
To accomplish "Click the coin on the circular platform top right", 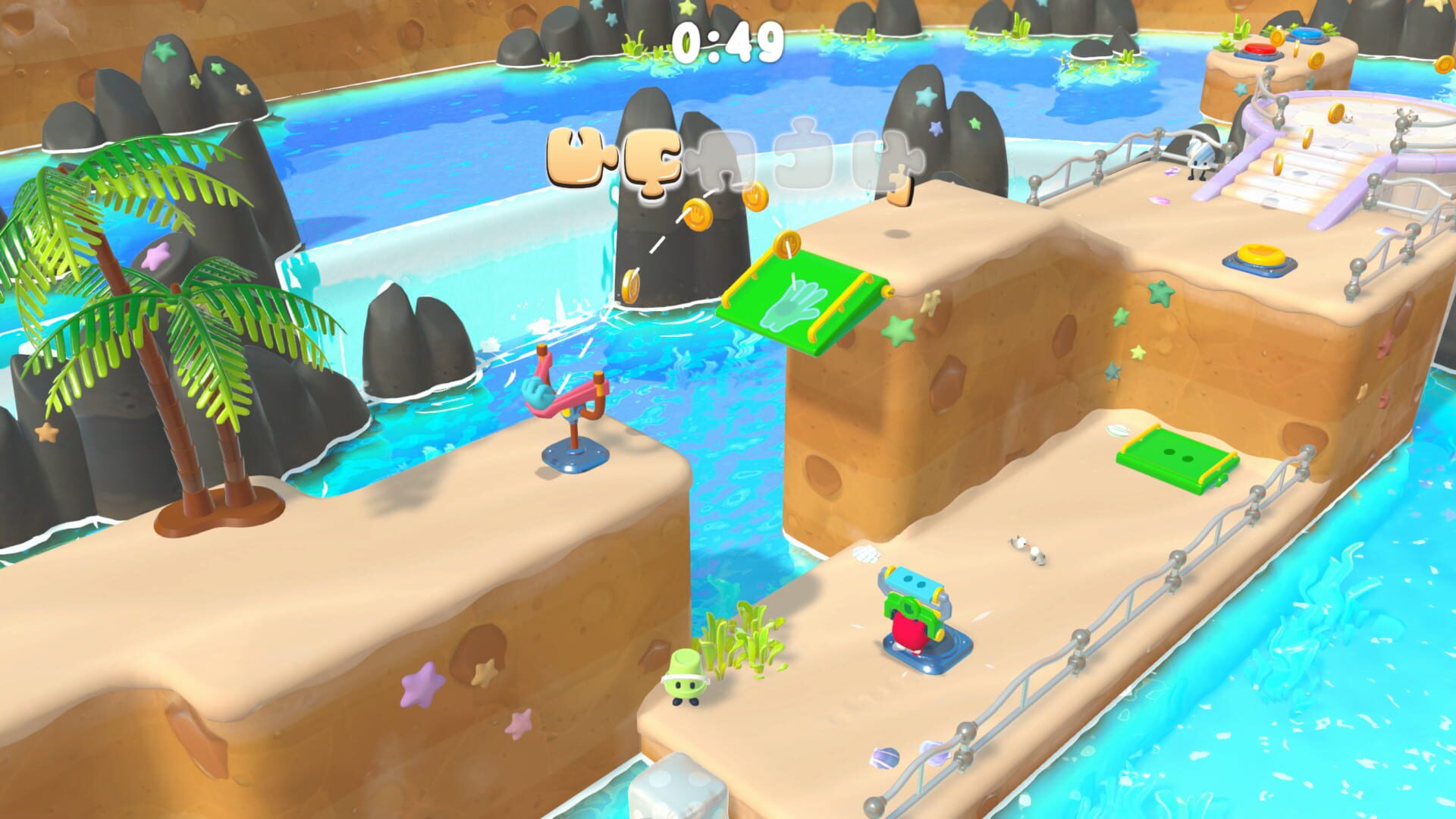I will (x=1337, y=113).
